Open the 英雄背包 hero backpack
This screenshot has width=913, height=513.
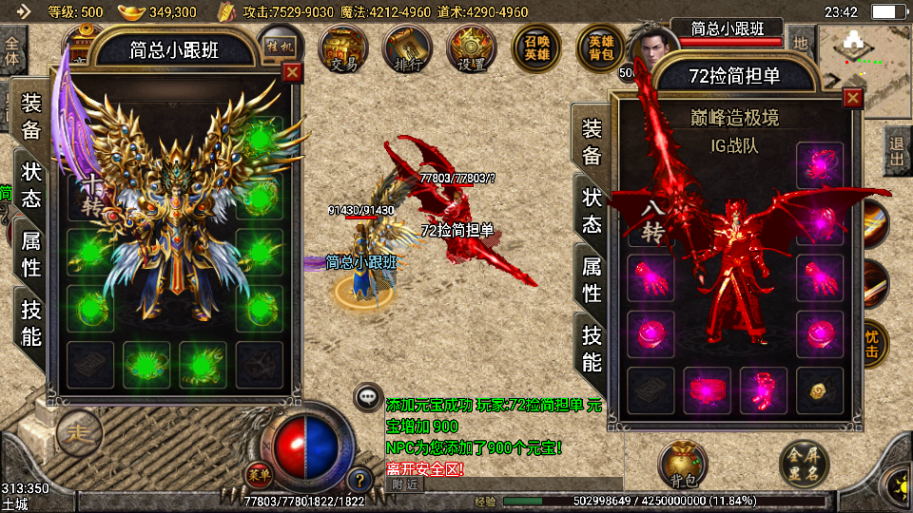point(601,48)
